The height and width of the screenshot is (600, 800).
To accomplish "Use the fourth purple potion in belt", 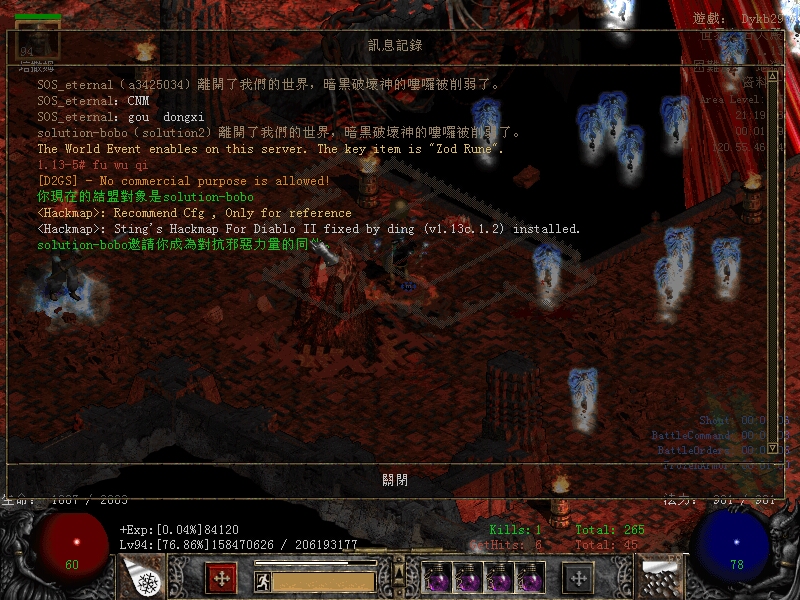I will [x=530, y=578].
